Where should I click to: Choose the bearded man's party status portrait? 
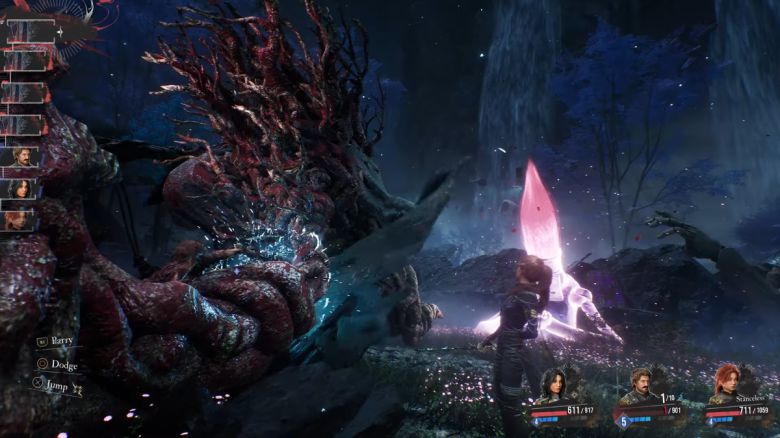(640, 385)
